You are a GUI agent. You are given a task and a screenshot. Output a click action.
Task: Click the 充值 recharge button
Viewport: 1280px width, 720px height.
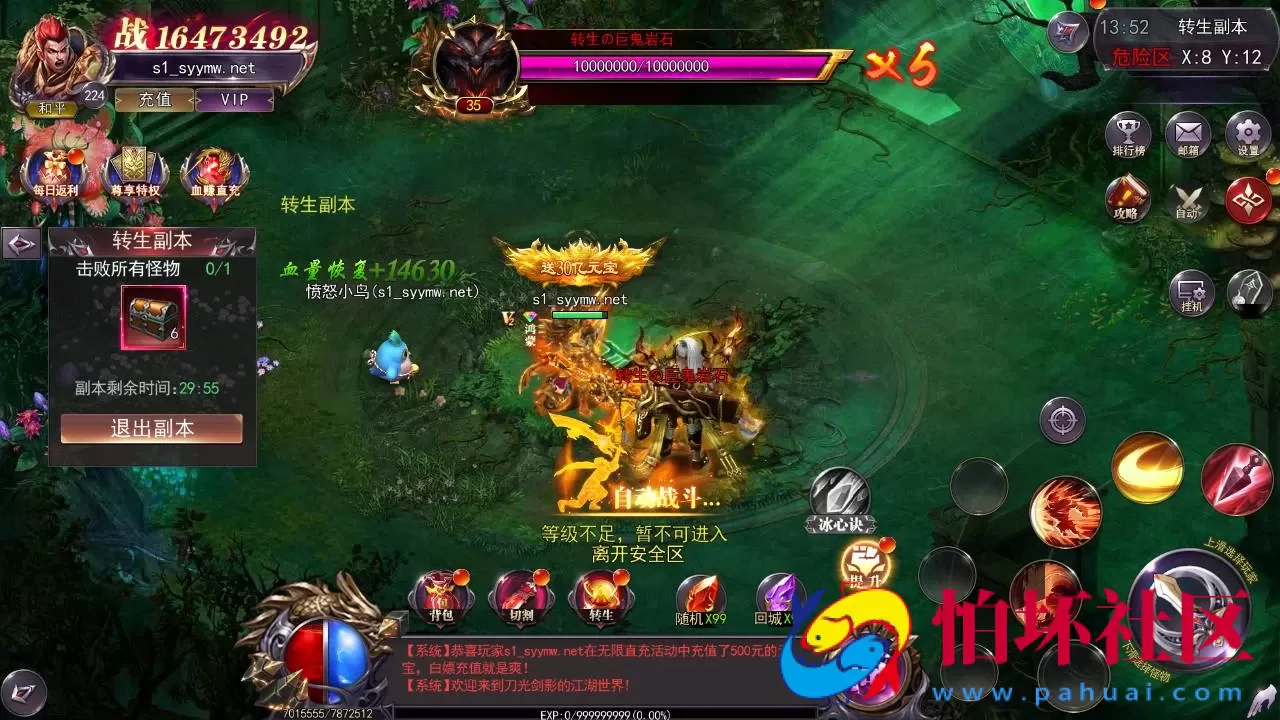155,100
